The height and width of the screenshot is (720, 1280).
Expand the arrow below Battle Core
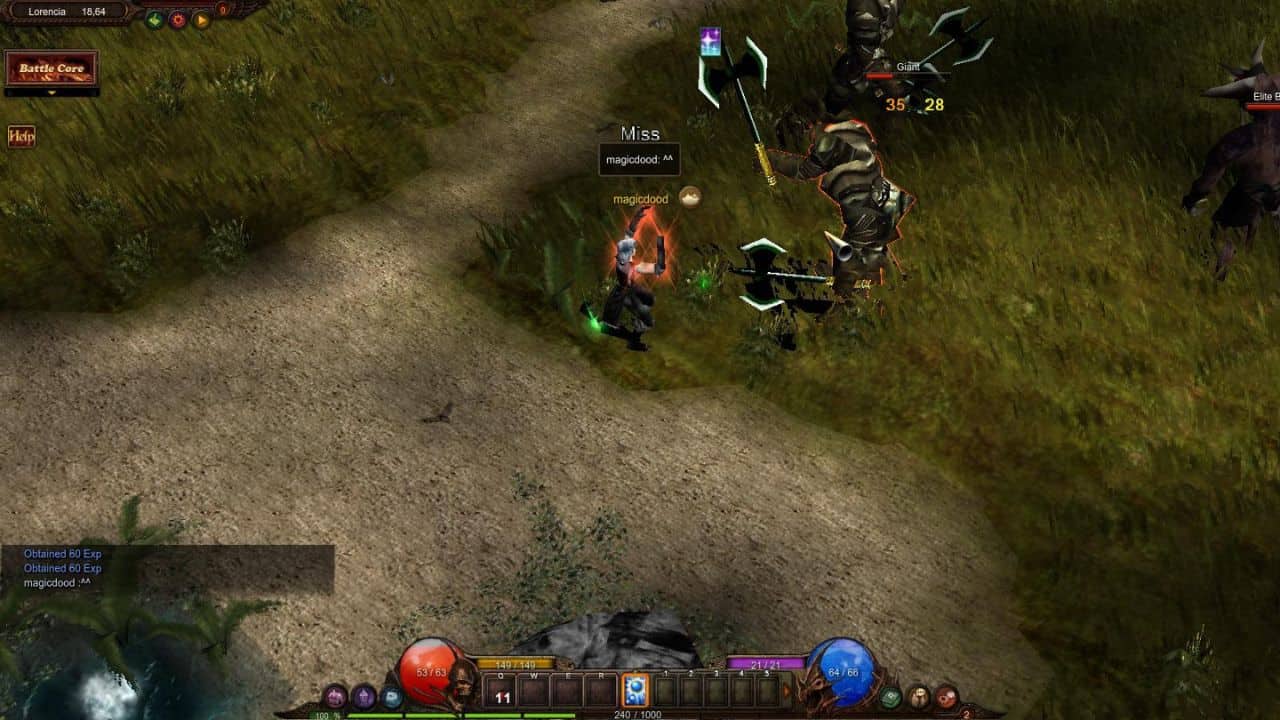tap(52, 93)
